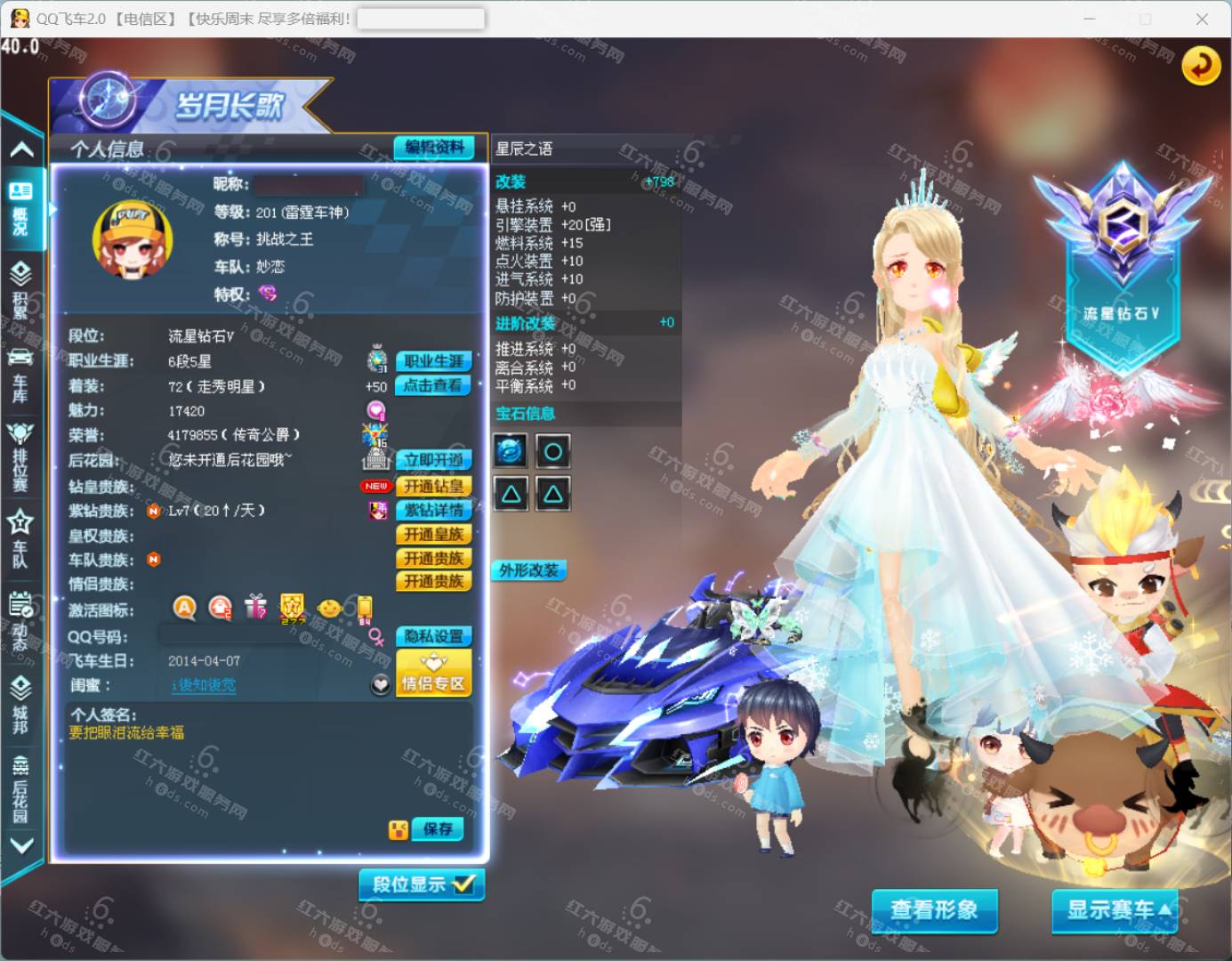
Task: Click the 开通皇族 button
Action: pos(433,534)
